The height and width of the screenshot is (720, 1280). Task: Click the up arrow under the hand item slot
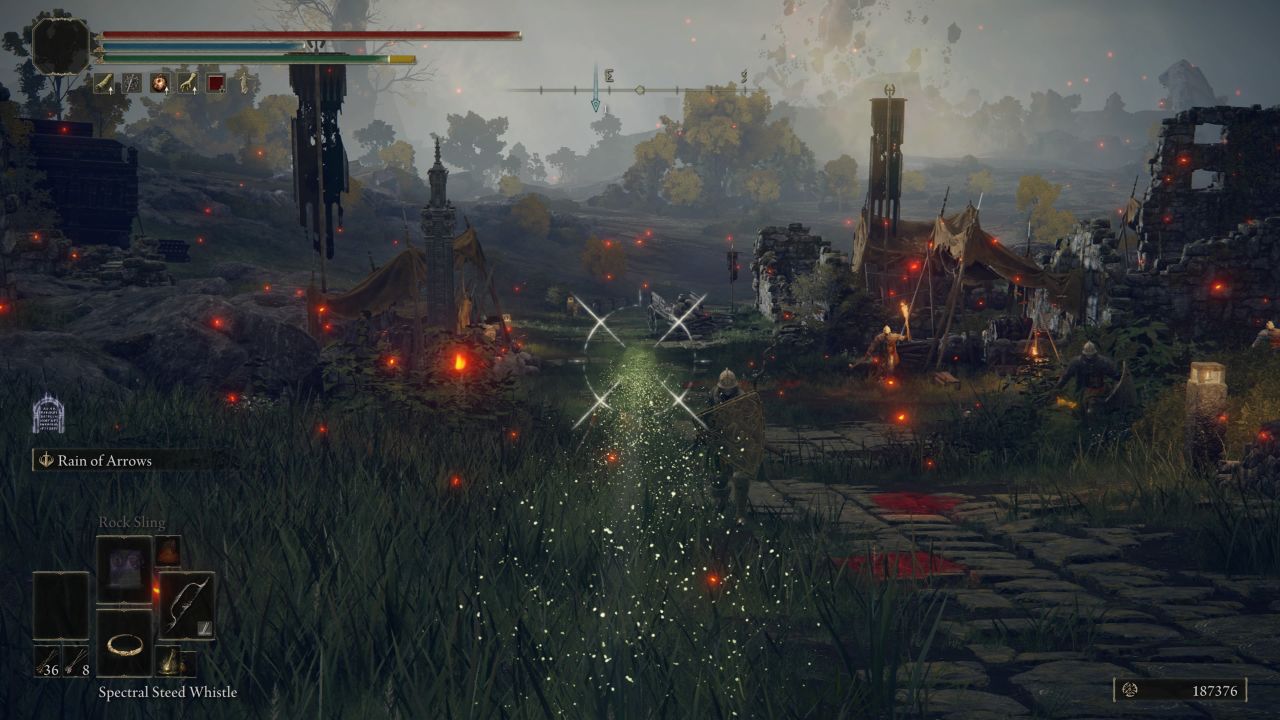(195, 91)
